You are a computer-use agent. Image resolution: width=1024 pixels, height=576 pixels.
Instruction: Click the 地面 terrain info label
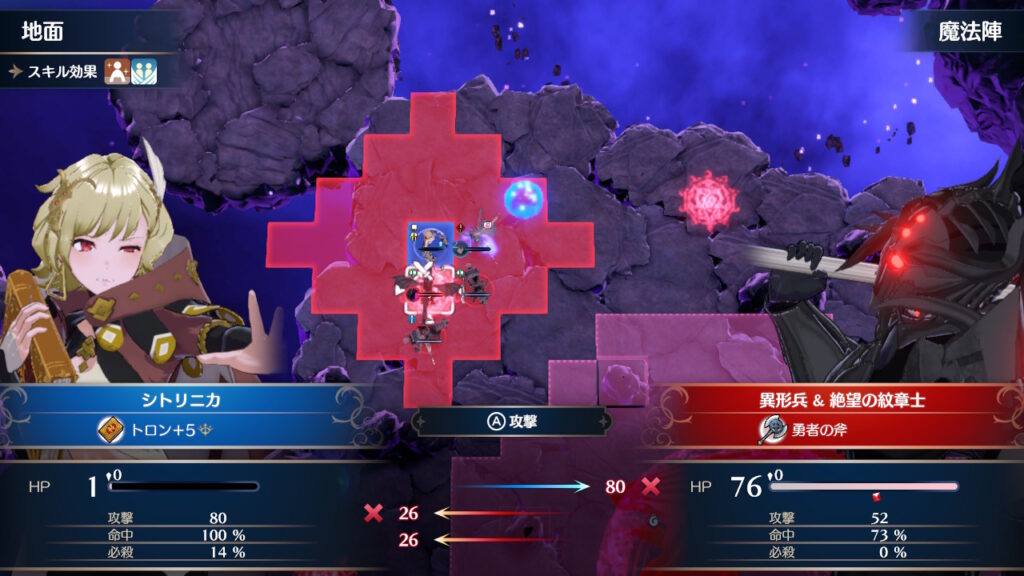pos(45,32)
